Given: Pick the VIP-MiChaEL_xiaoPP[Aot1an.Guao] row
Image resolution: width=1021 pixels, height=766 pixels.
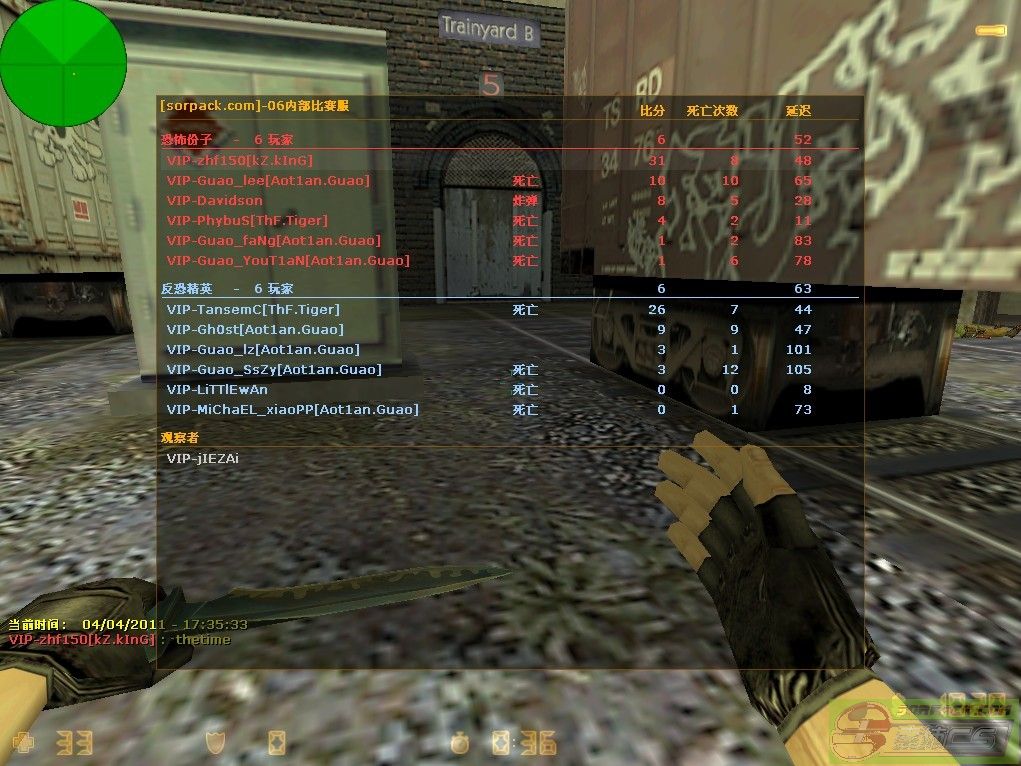Looking at the screenshot, I should [292, 409].
